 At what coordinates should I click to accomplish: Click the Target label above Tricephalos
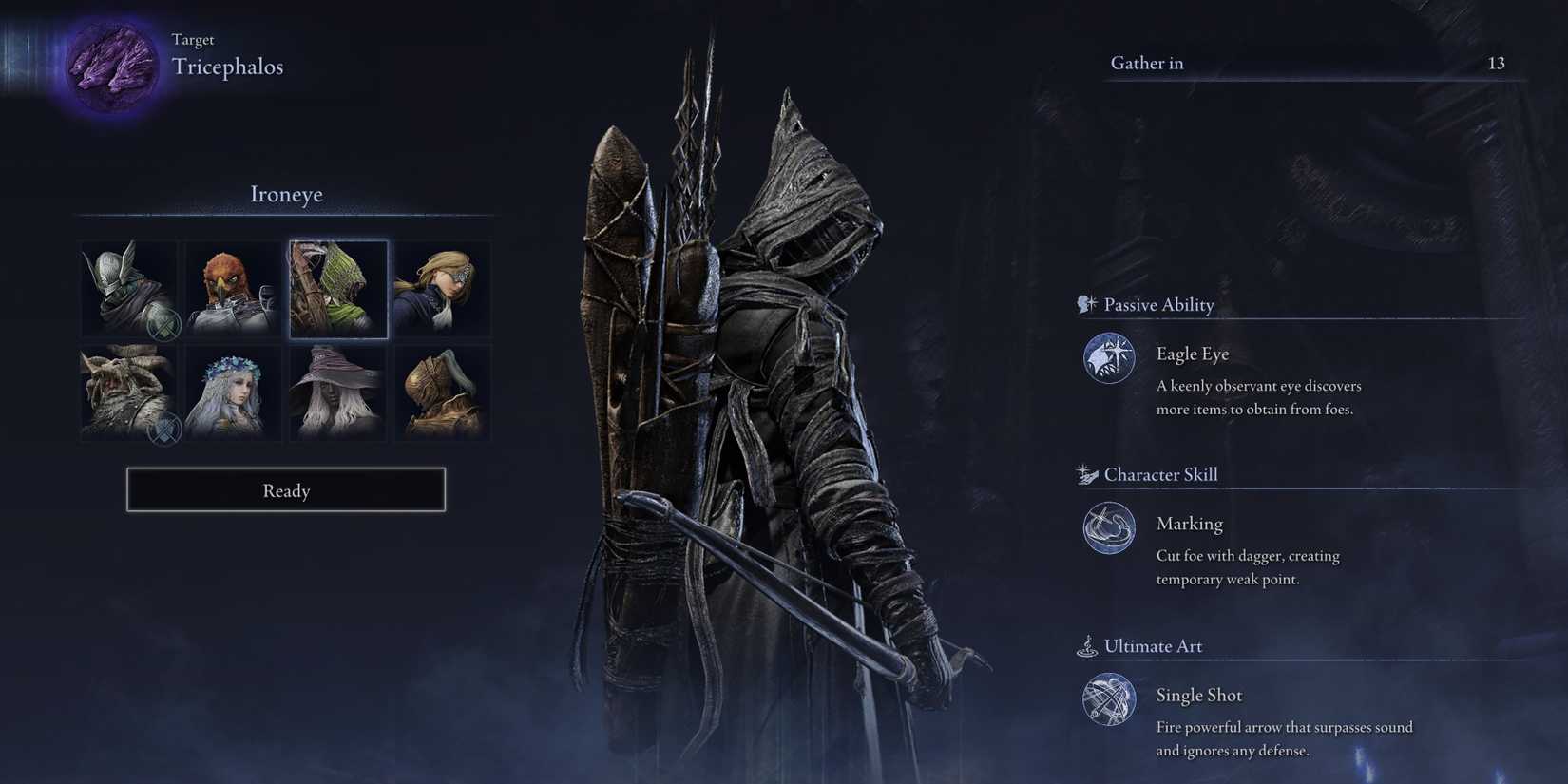193,39
